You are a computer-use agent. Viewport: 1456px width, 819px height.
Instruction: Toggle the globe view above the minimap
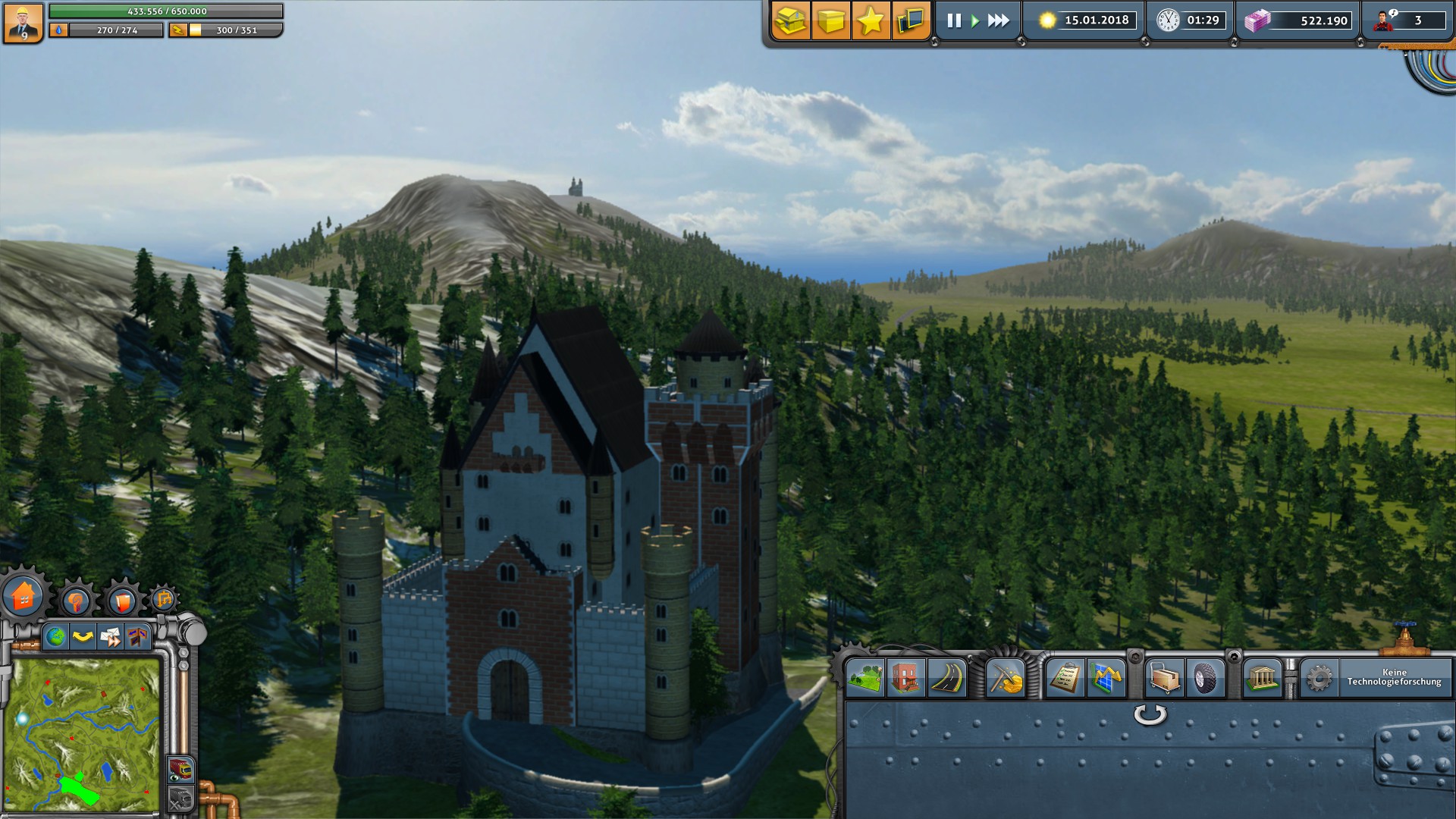56,635
